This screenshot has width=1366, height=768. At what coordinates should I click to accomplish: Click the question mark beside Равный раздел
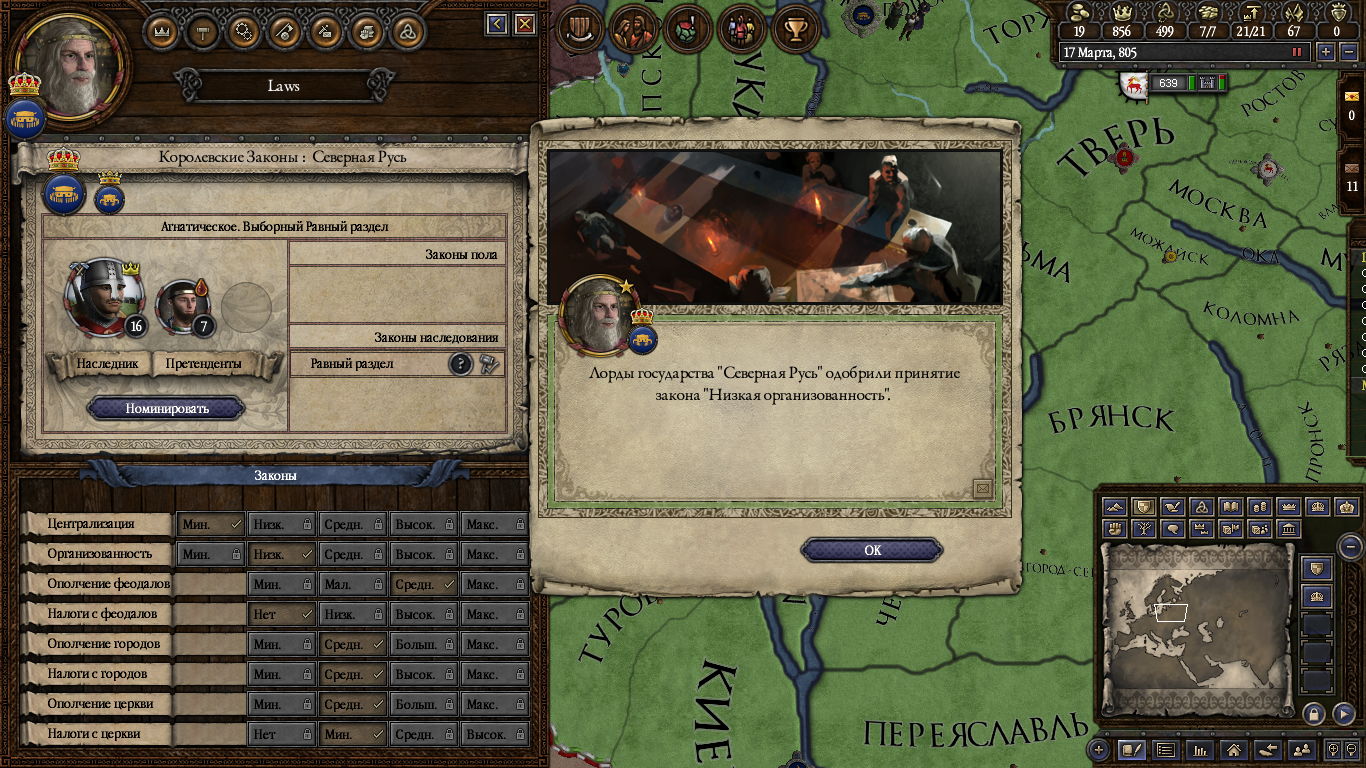tap(460, 364)
